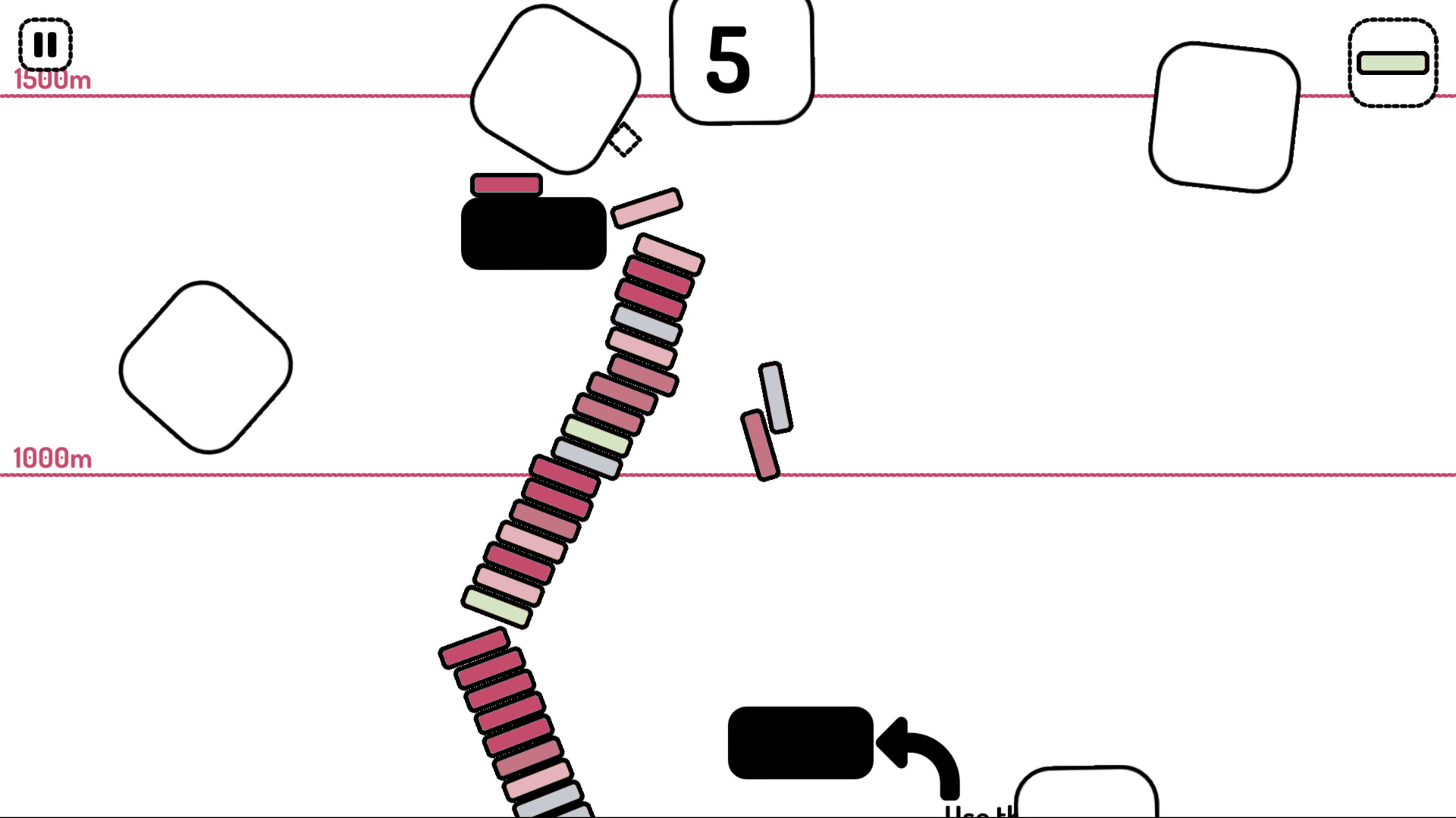Select the stored green block item top-right
1456x818 pixels.
[1394, 62]
